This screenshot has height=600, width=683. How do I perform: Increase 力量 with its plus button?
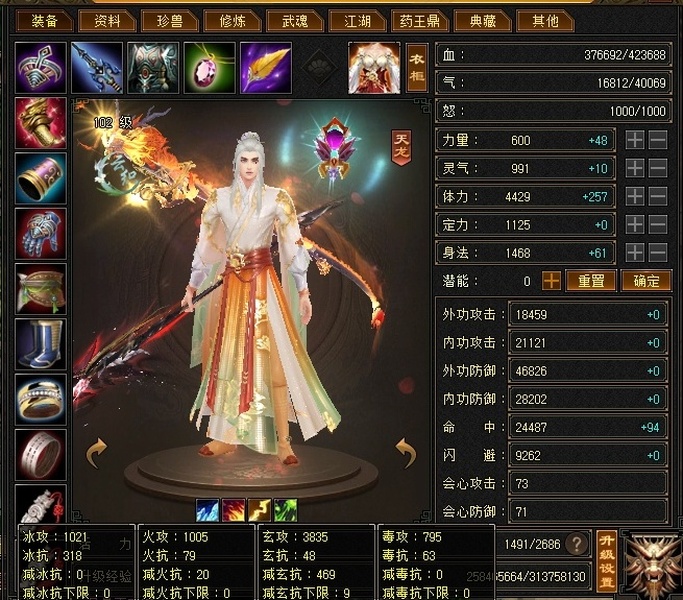click(x=634, y=141)
